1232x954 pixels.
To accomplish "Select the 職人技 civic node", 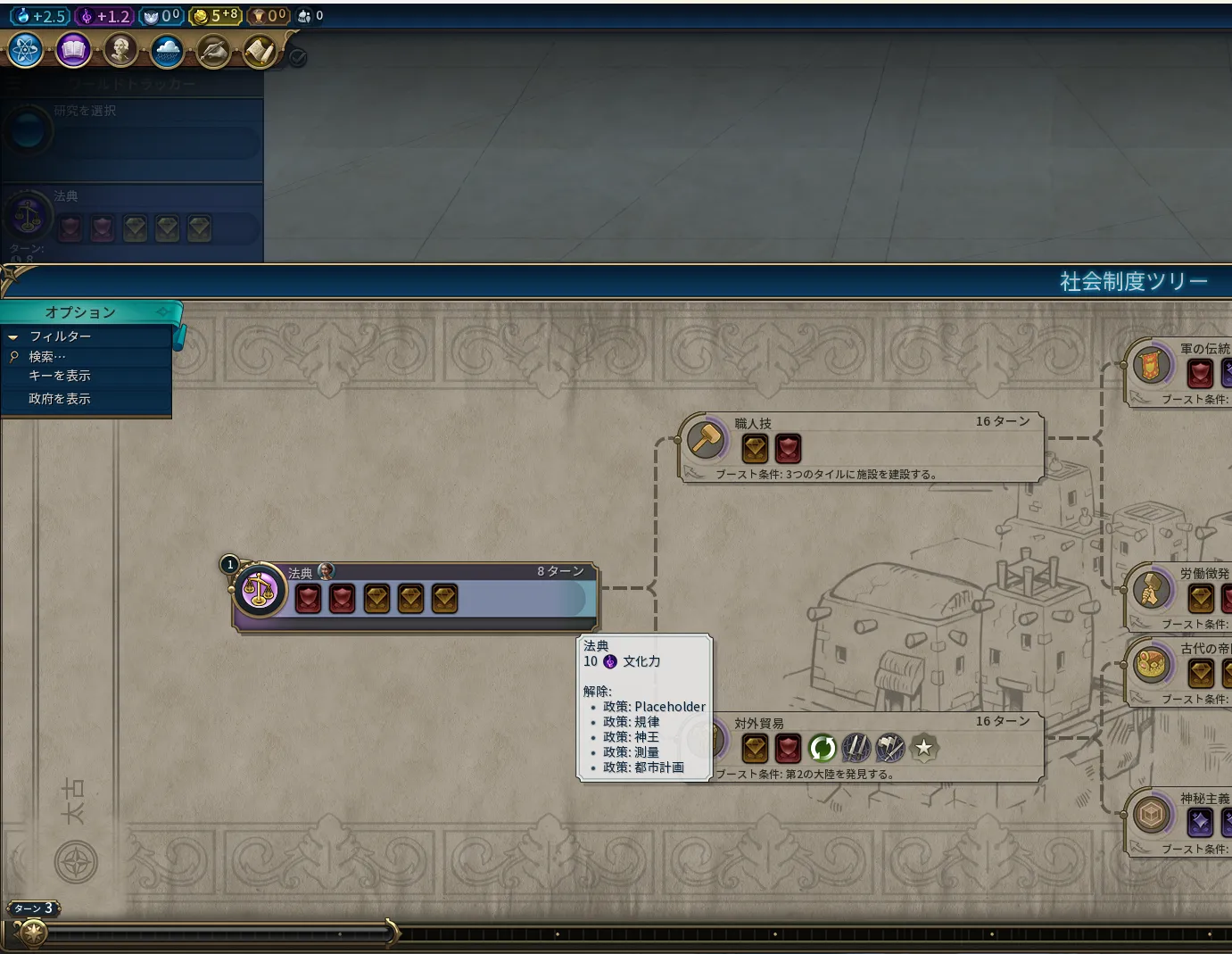I will pos(707,438).
